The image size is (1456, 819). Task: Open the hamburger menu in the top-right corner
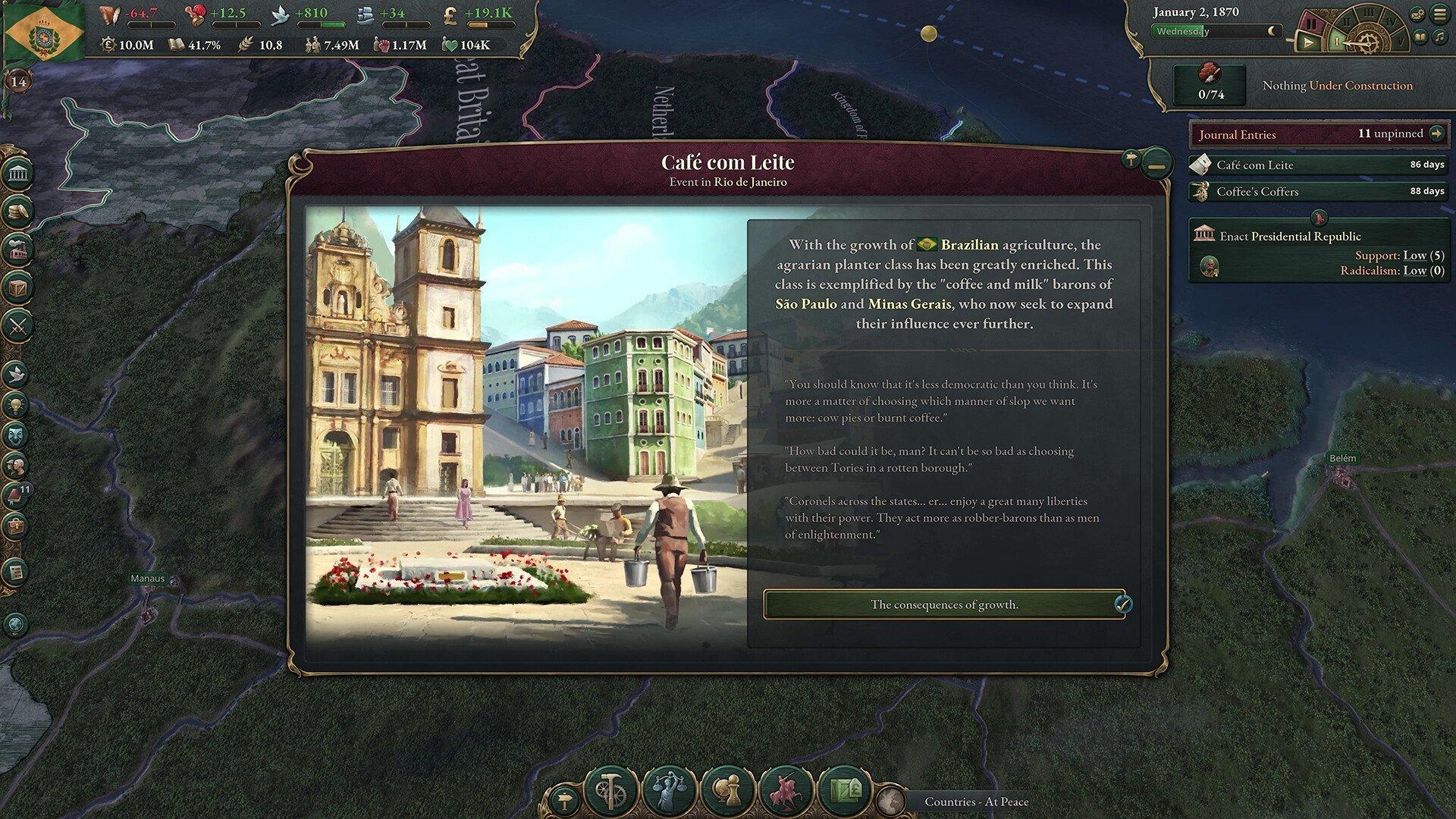[x=1439, y=14]
